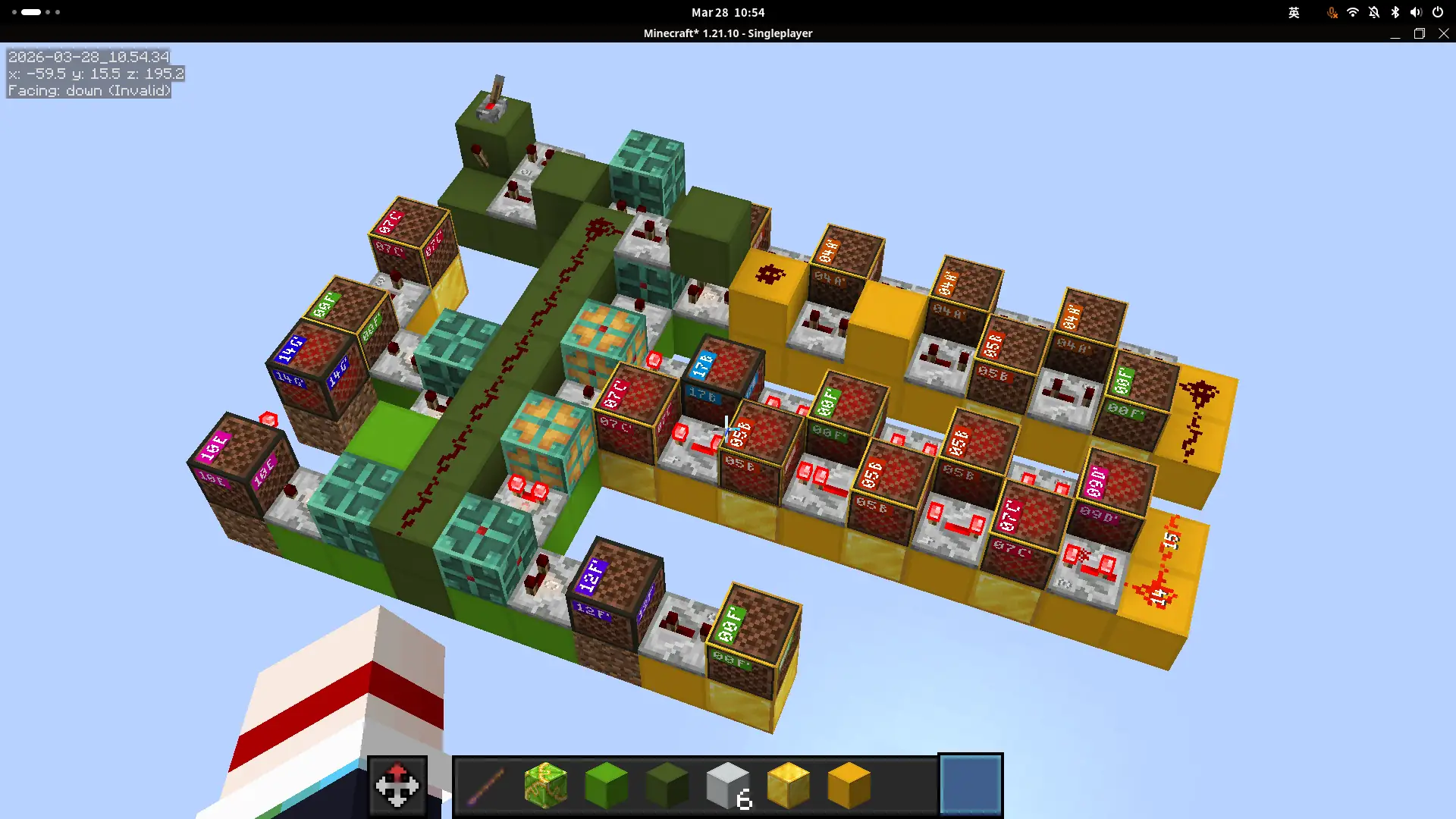Open the input method menu labeled 英

click(1294, 12)
